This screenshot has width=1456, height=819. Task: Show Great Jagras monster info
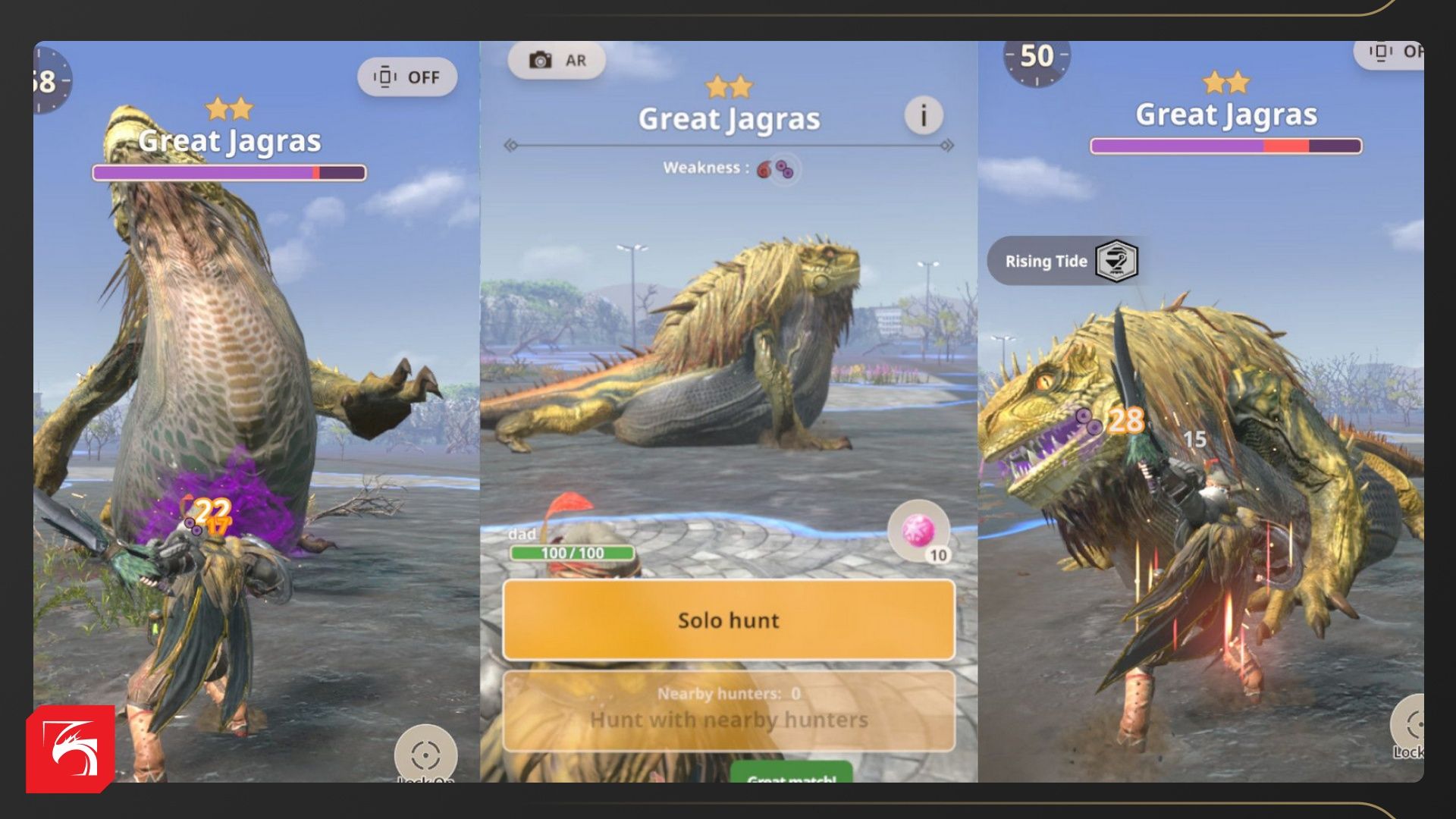click(x=923, y=116)
